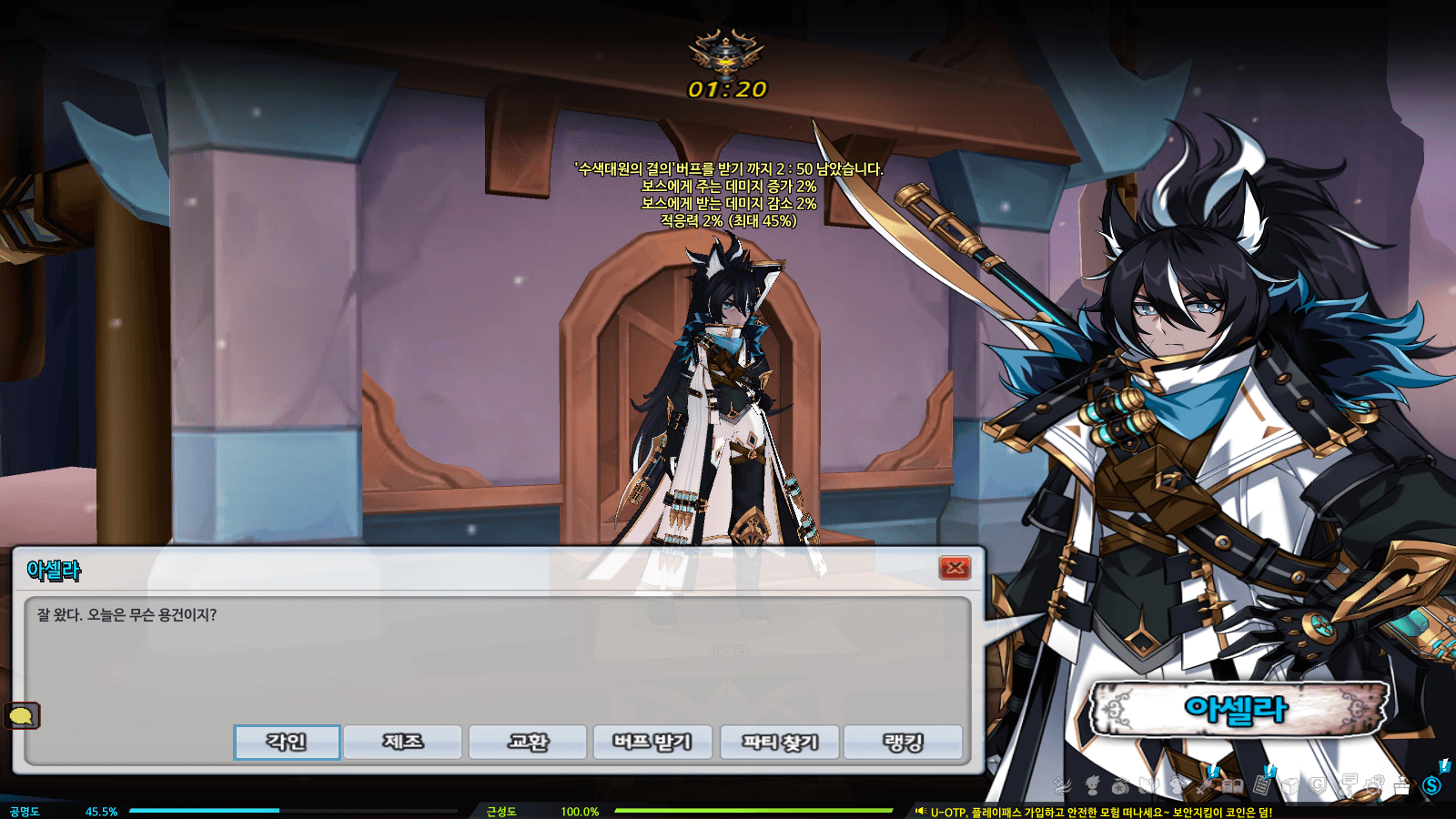Open the guild shield G icon

point(1318,784)
